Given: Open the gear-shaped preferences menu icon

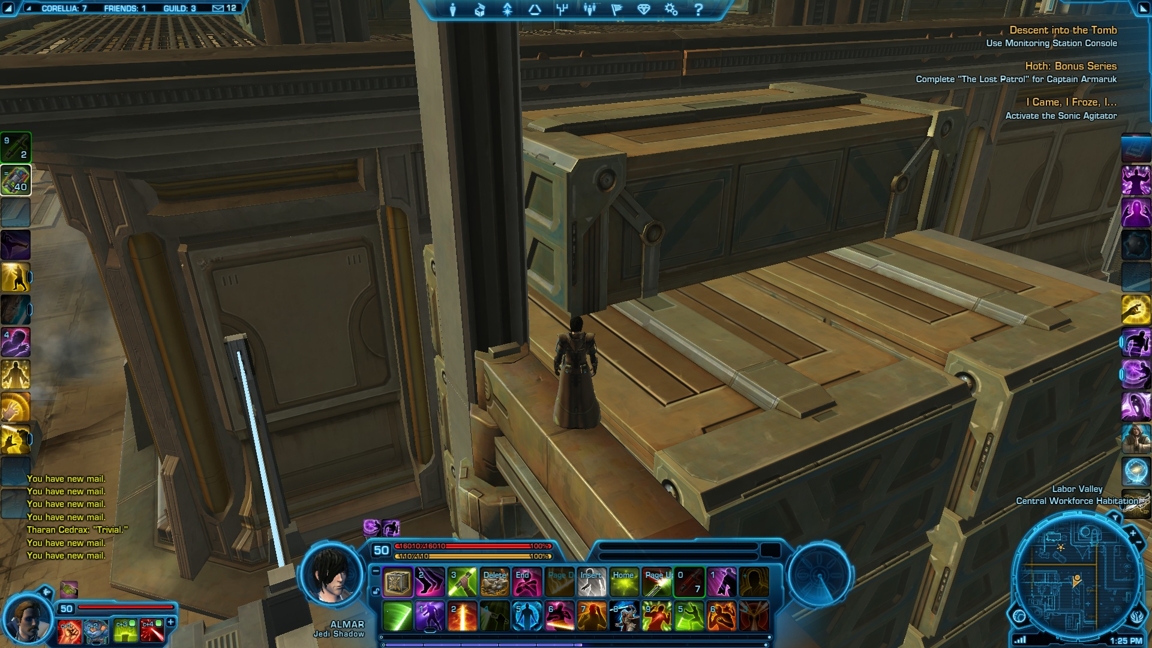Looking at the screenshot, I should [671, 10].
